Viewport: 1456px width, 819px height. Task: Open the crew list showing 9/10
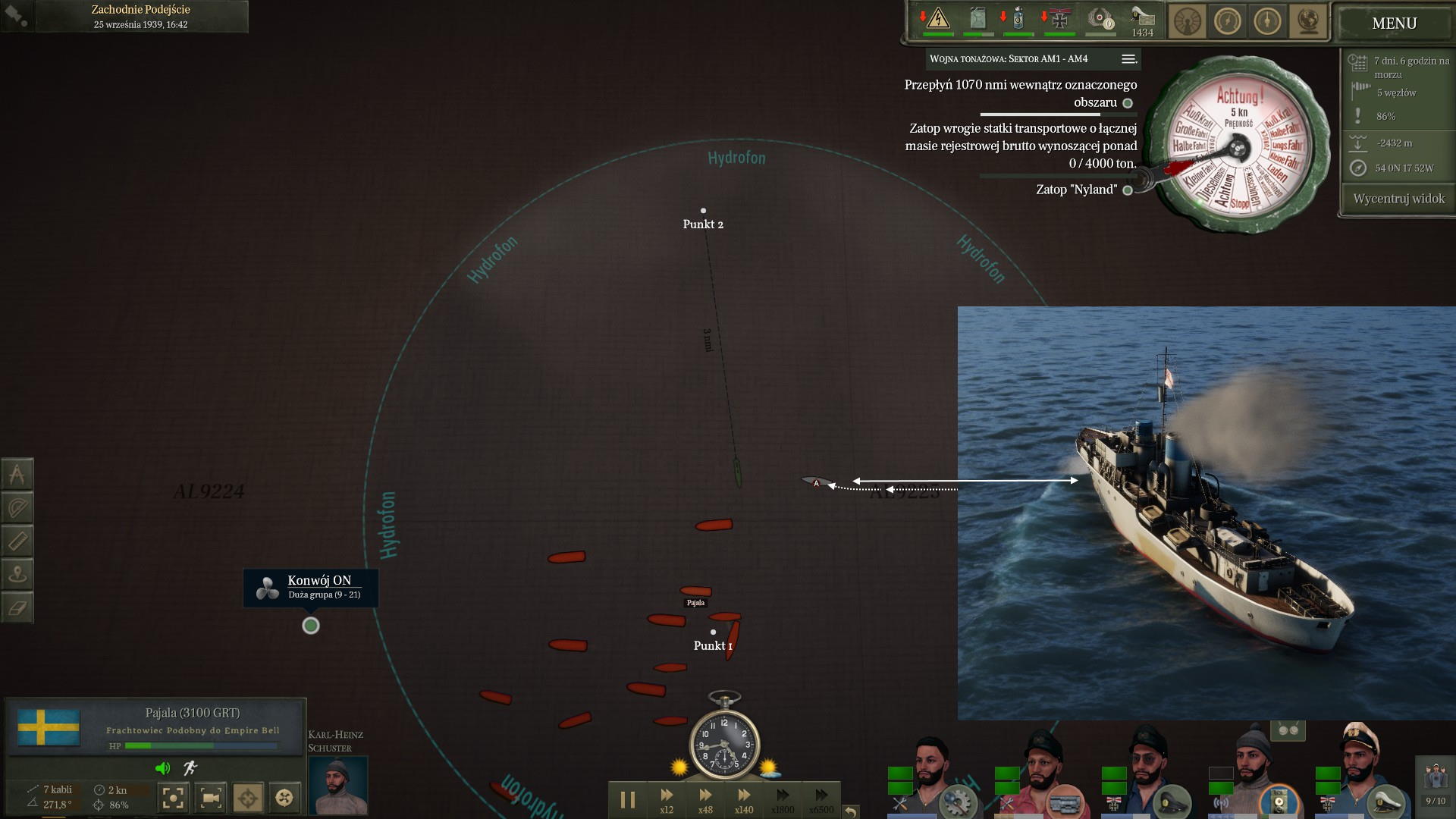coord(1436,785)
